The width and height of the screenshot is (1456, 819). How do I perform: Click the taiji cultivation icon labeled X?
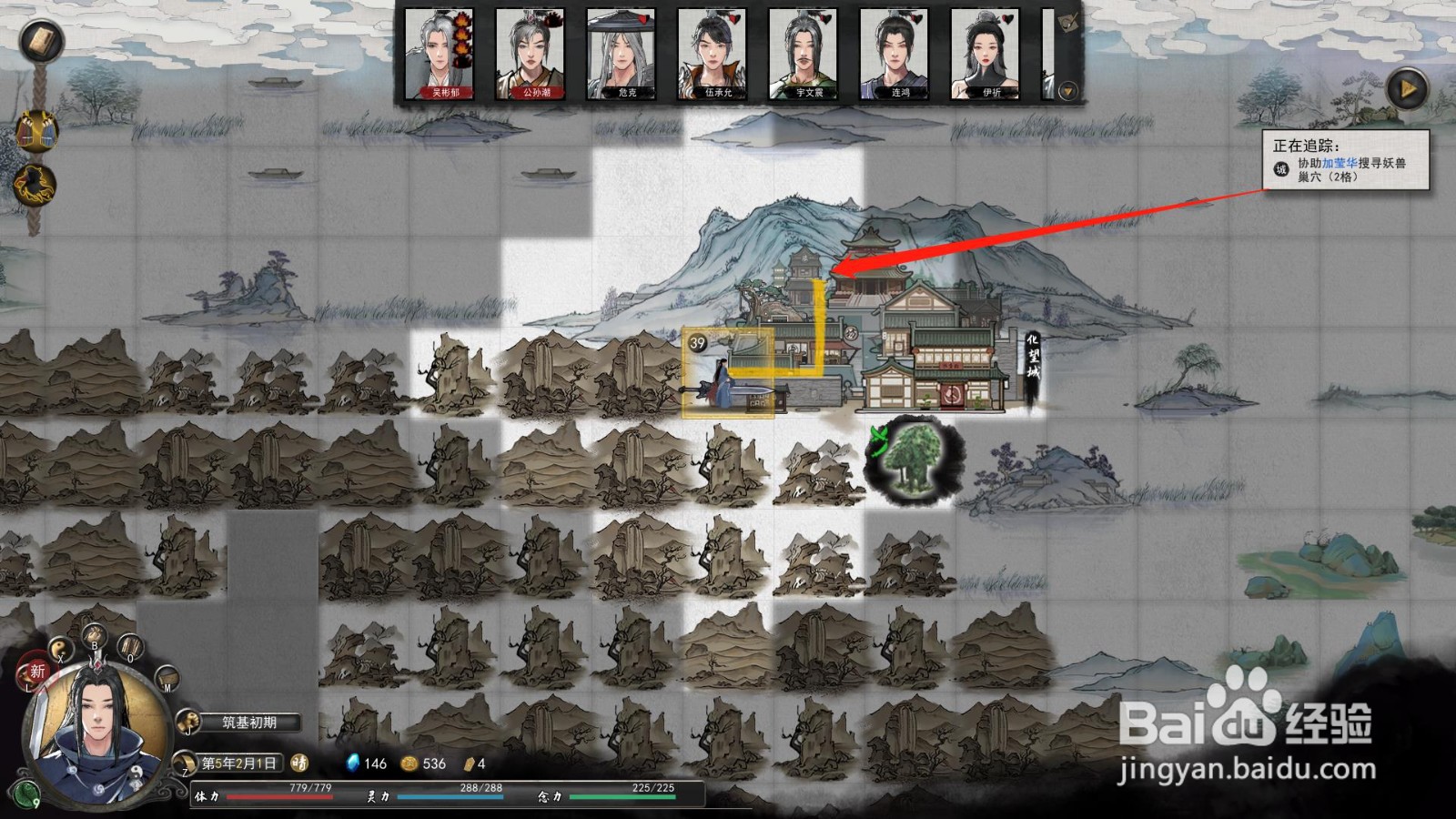point(59,650)
